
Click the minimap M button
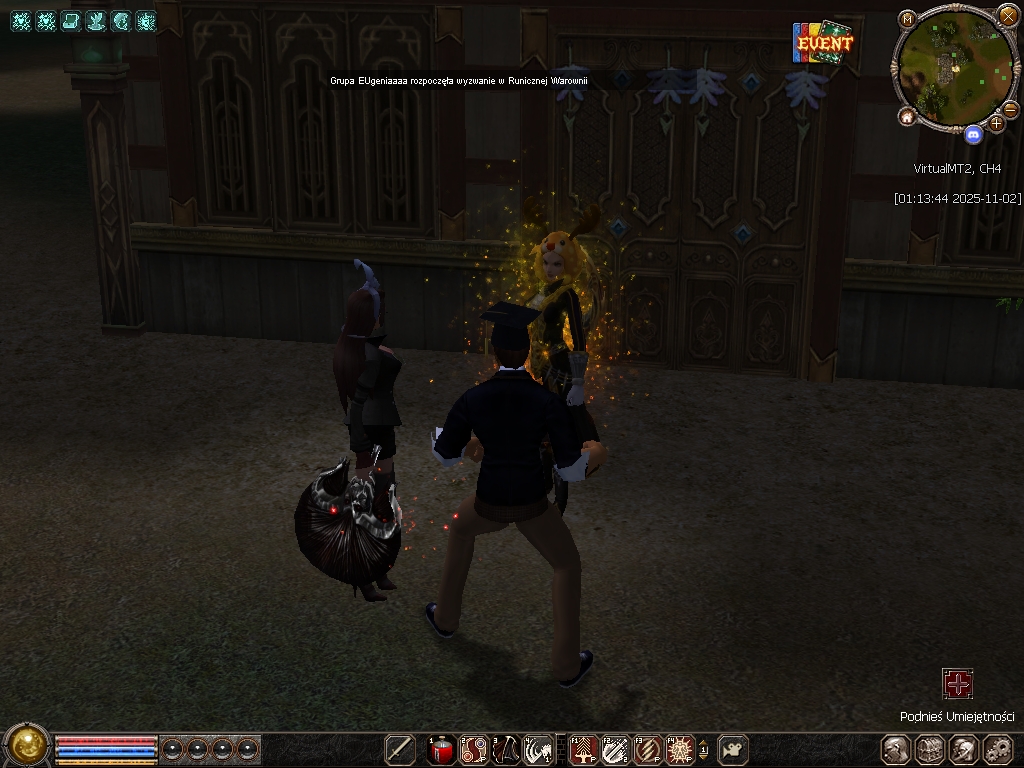[x=907, y=19]
